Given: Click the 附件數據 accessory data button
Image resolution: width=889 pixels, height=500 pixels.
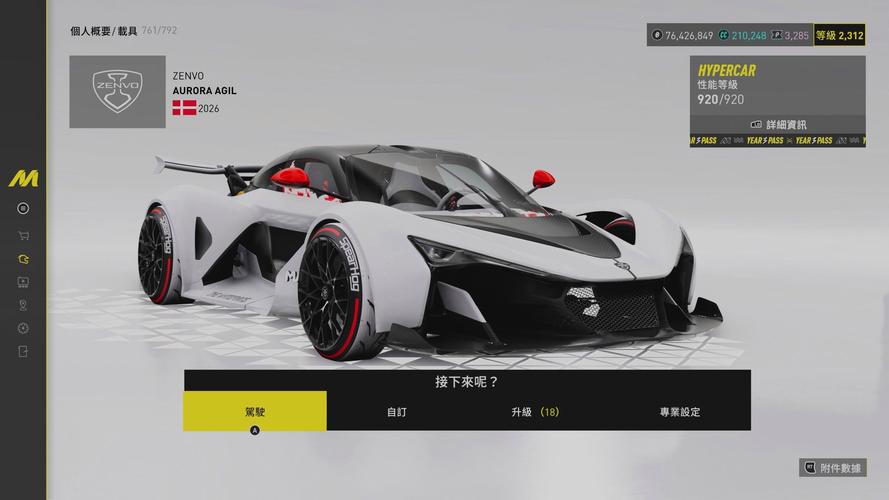Looking at the screenshot, I should point(833,467).
